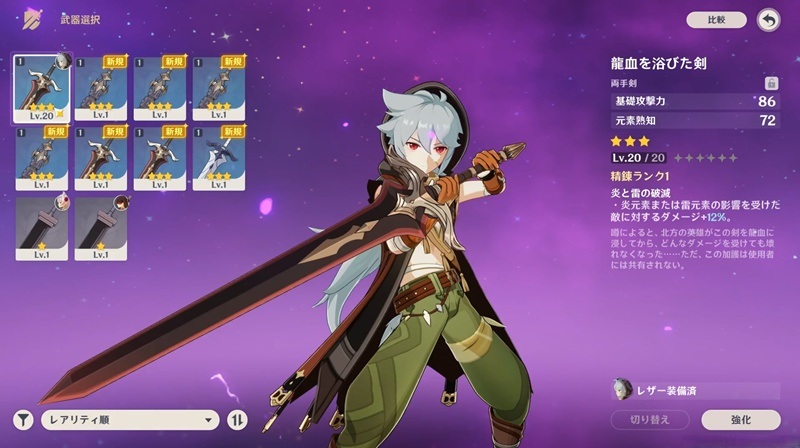This screenshot has width=800, height=448.
Task: Open the 比較 compare button
Action: 716,19
